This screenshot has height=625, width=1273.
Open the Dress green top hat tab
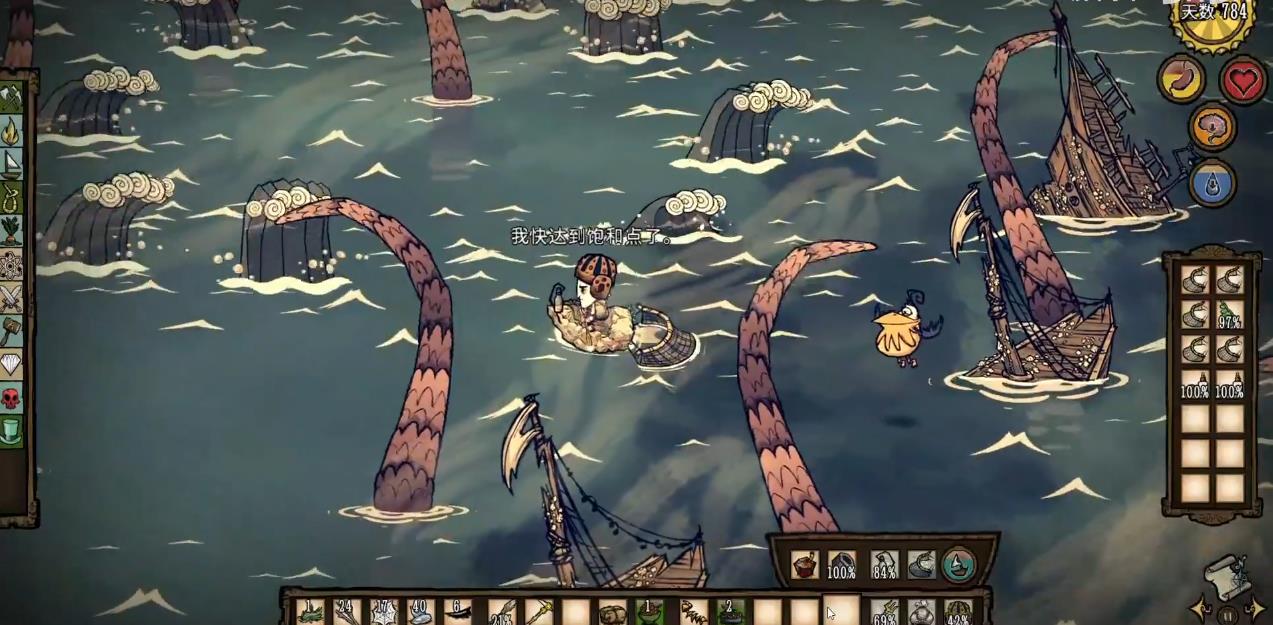coord(11,431)
